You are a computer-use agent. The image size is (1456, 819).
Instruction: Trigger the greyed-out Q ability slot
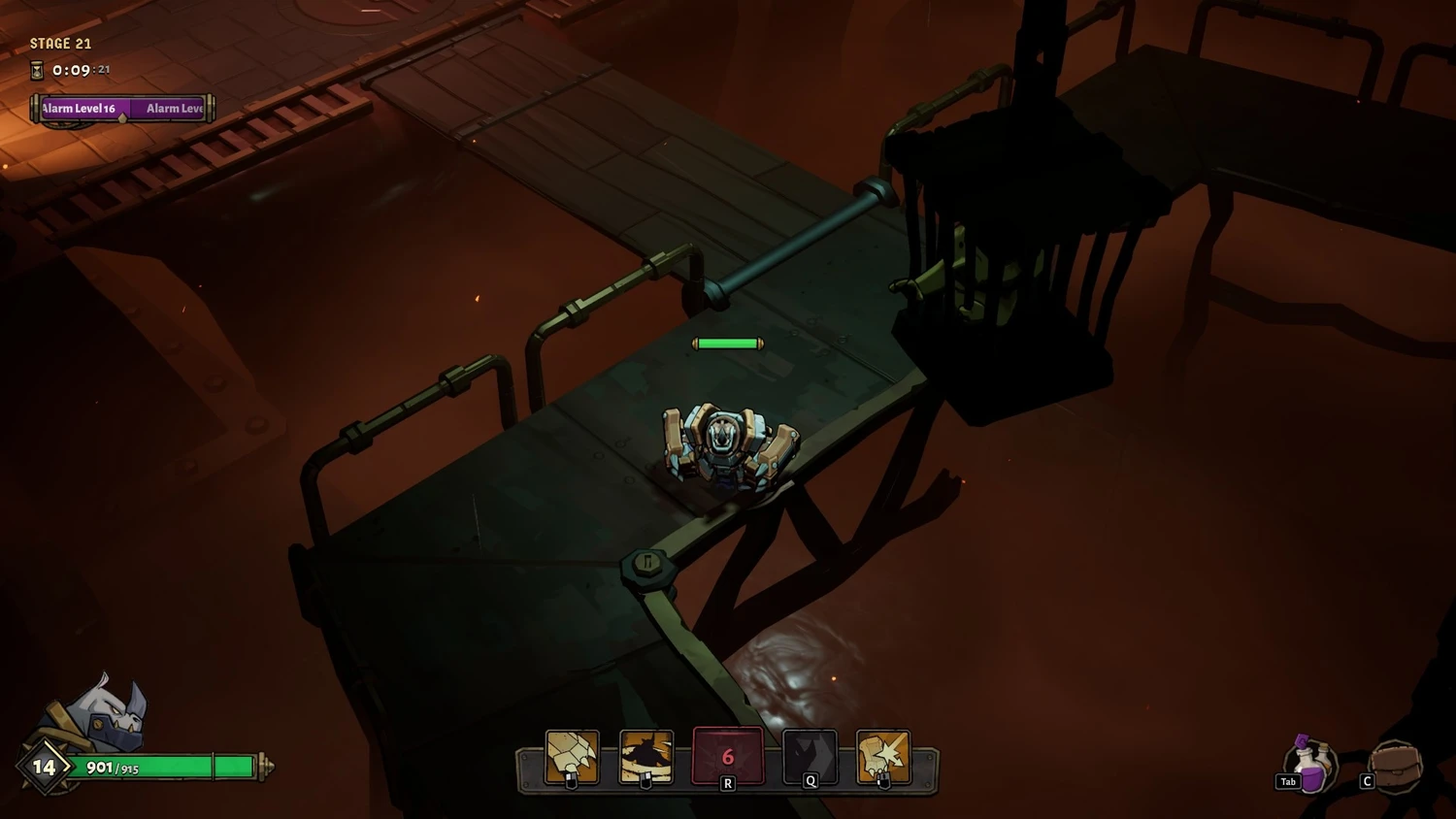[810, 757]
